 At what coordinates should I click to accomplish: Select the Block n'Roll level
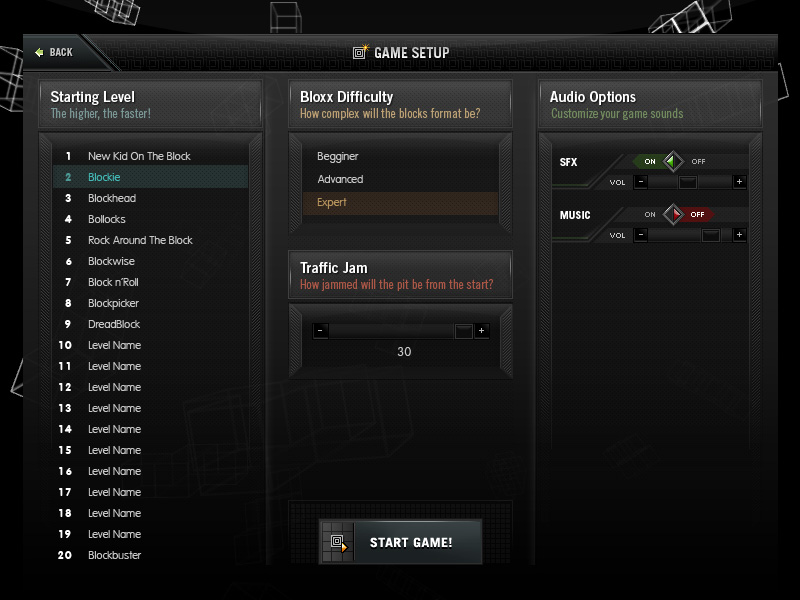point(113,282)
